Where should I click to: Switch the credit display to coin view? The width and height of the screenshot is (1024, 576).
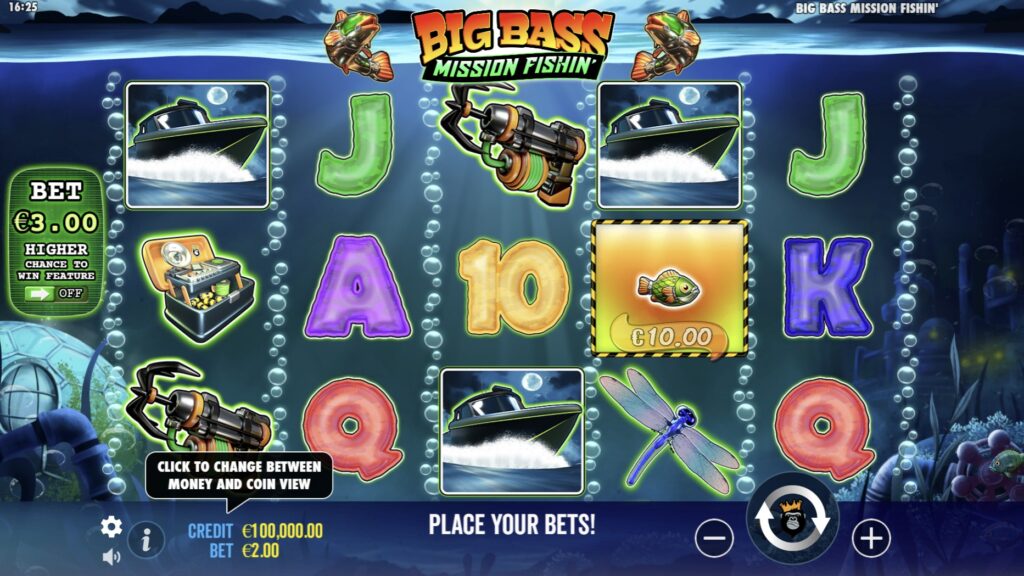[x=256, y=531]
